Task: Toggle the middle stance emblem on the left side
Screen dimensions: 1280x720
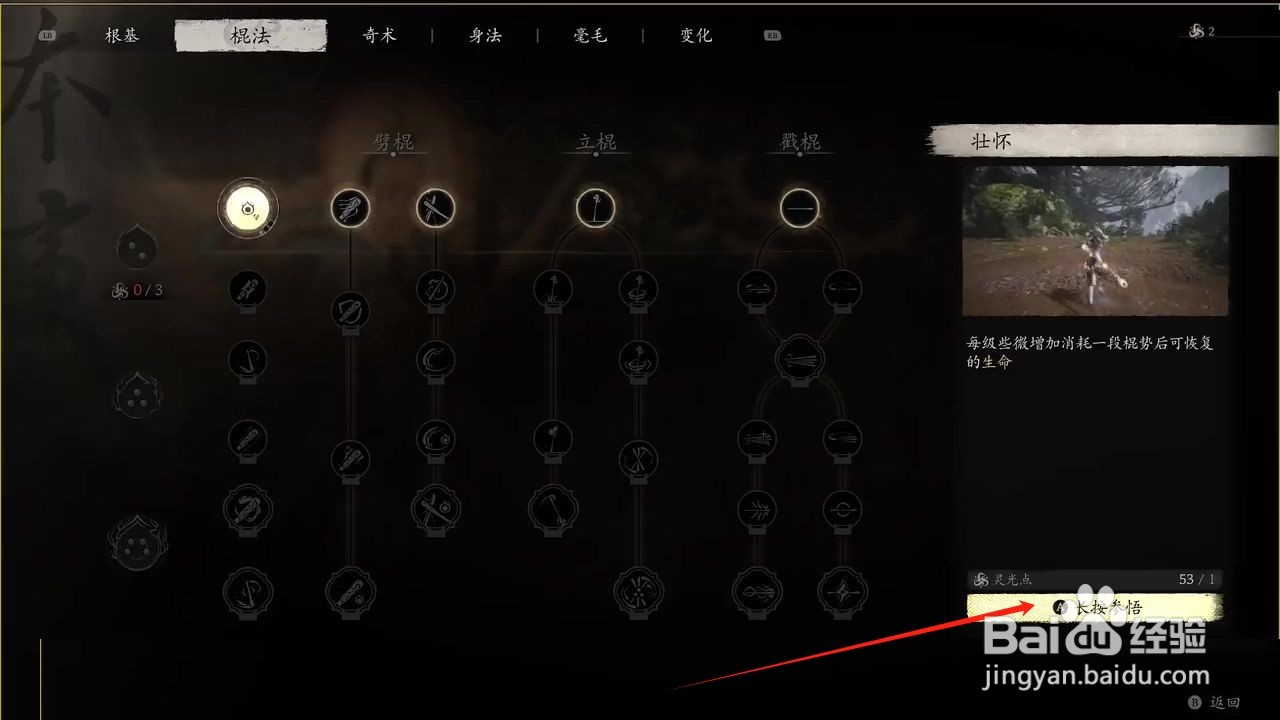Action: click(x=137, y=394)
